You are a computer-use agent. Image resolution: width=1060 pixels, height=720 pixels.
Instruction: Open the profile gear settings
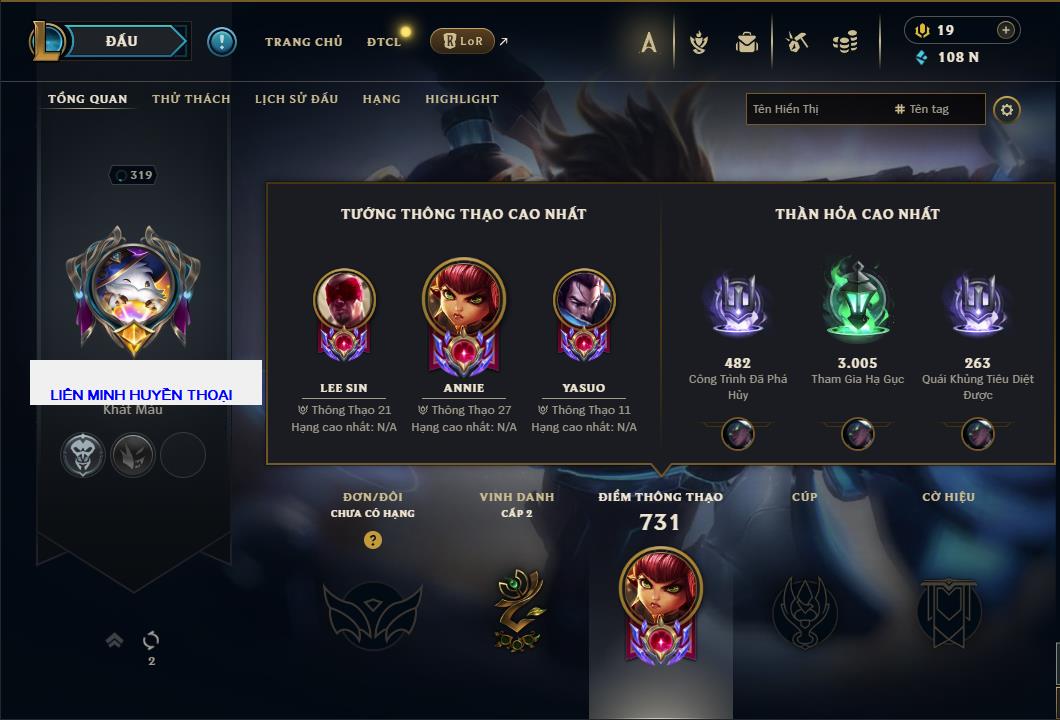[1007, 109]
